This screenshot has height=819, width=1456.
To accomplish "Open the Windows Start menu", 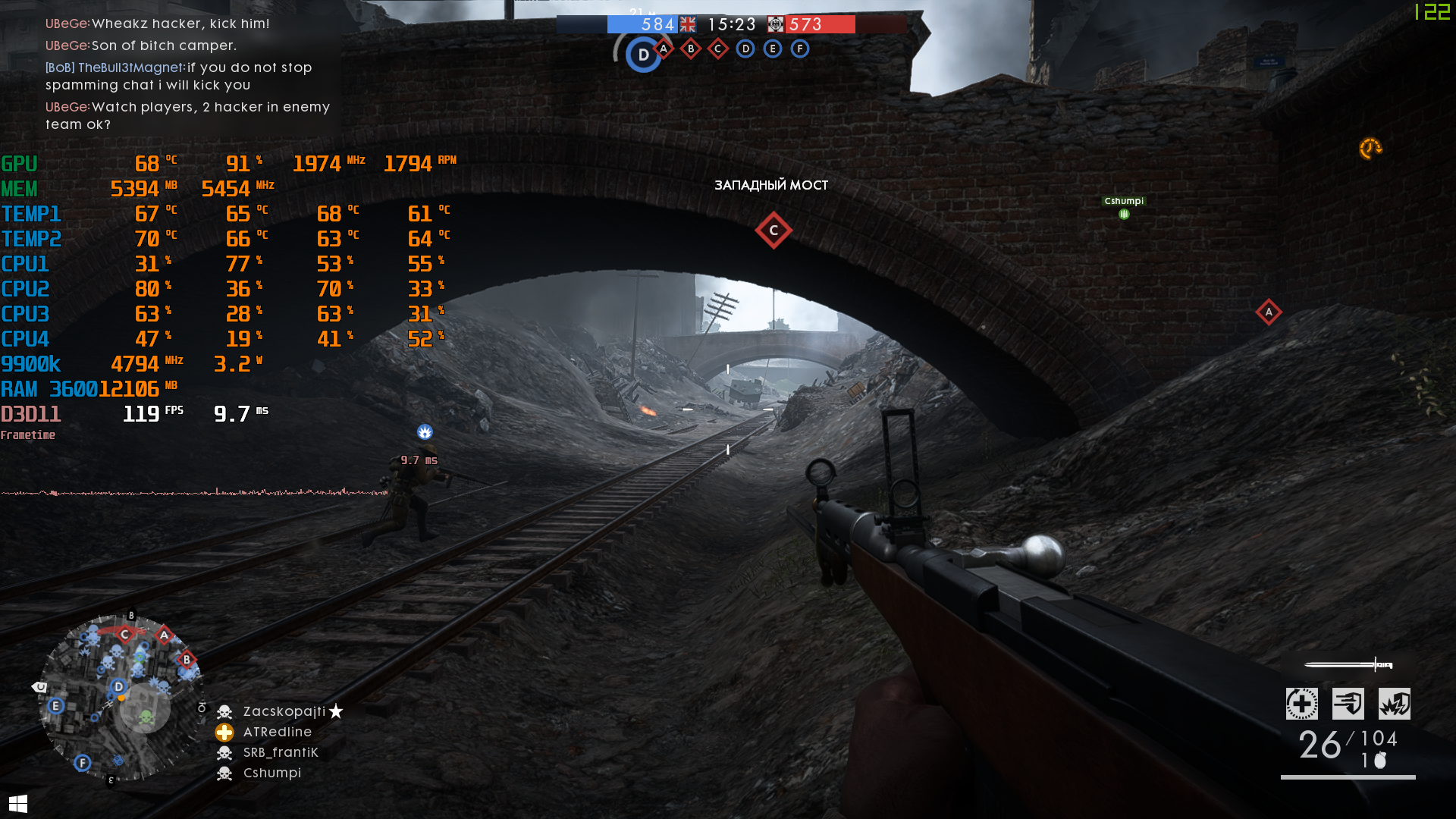I will point(18,803).
